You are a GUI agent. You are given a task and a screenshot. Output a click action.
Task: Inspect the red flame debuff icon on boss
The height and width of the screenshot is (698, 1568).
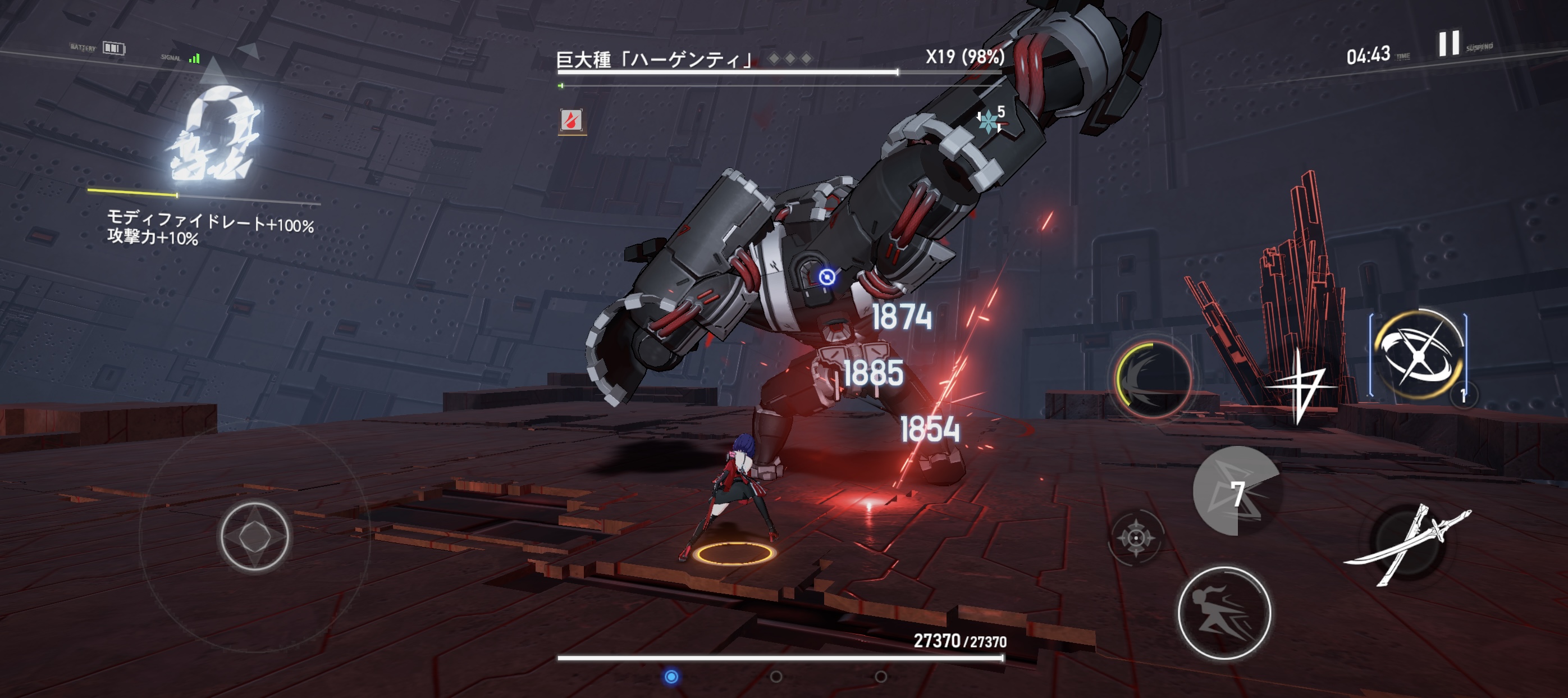coord(572,120)
